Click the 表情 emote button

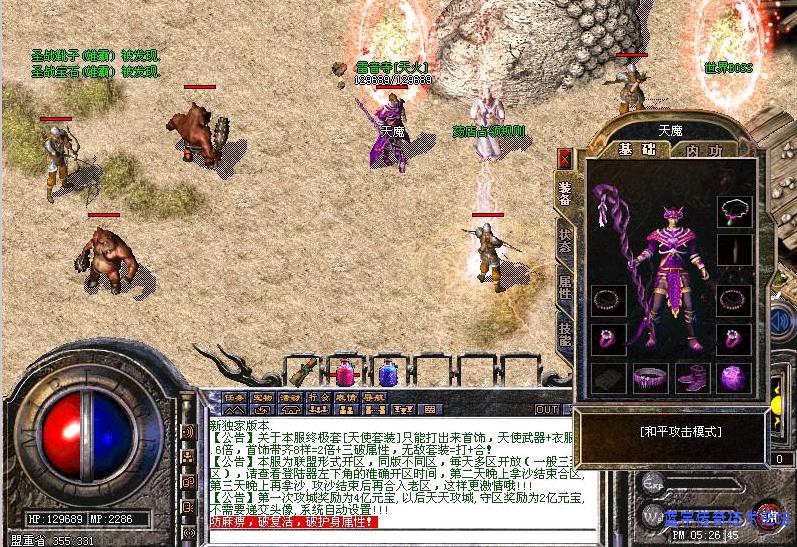[x=345, y=396]
